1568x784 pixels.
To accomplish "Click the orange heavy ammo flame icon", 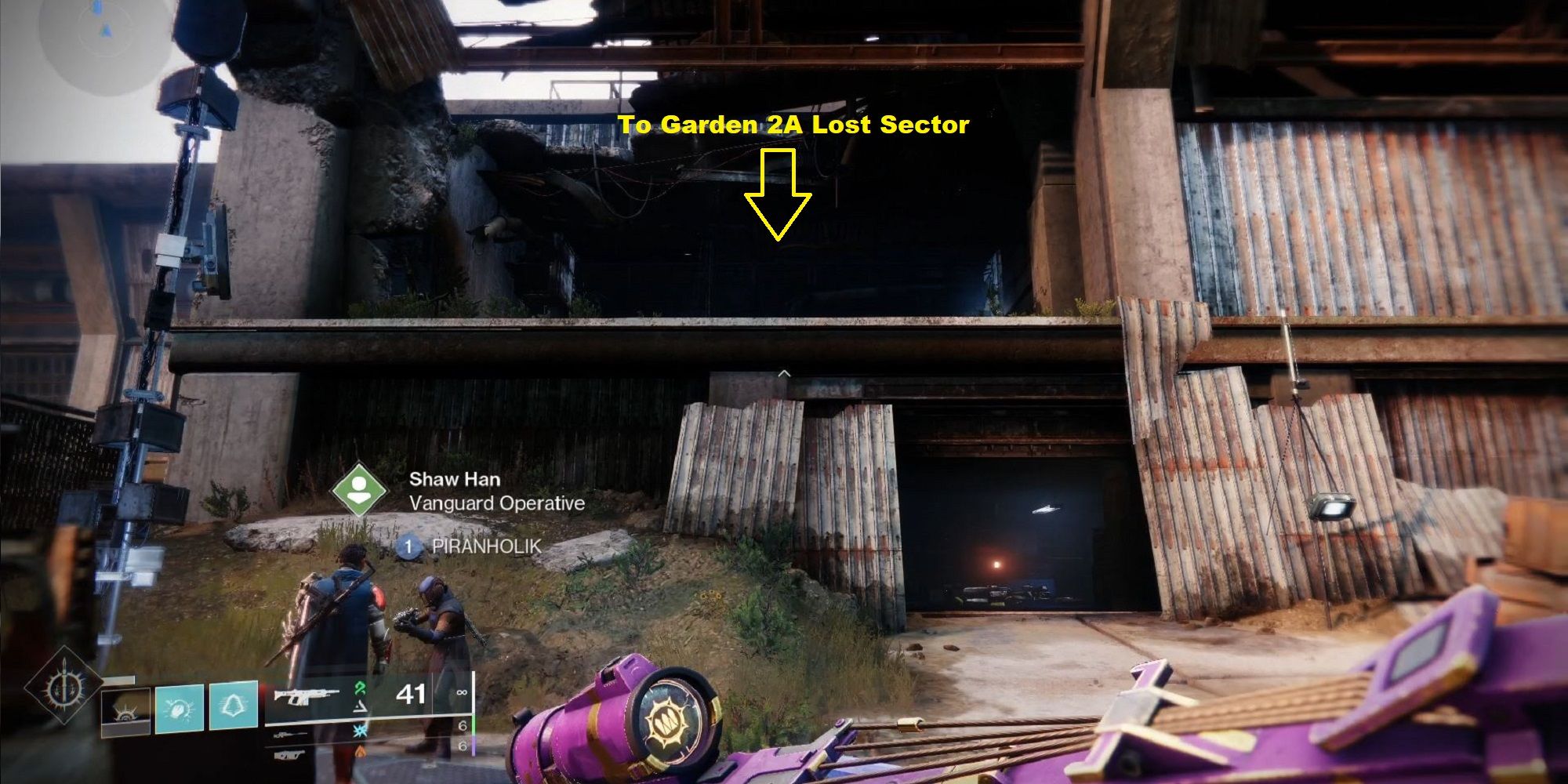I will pos(361,752).
